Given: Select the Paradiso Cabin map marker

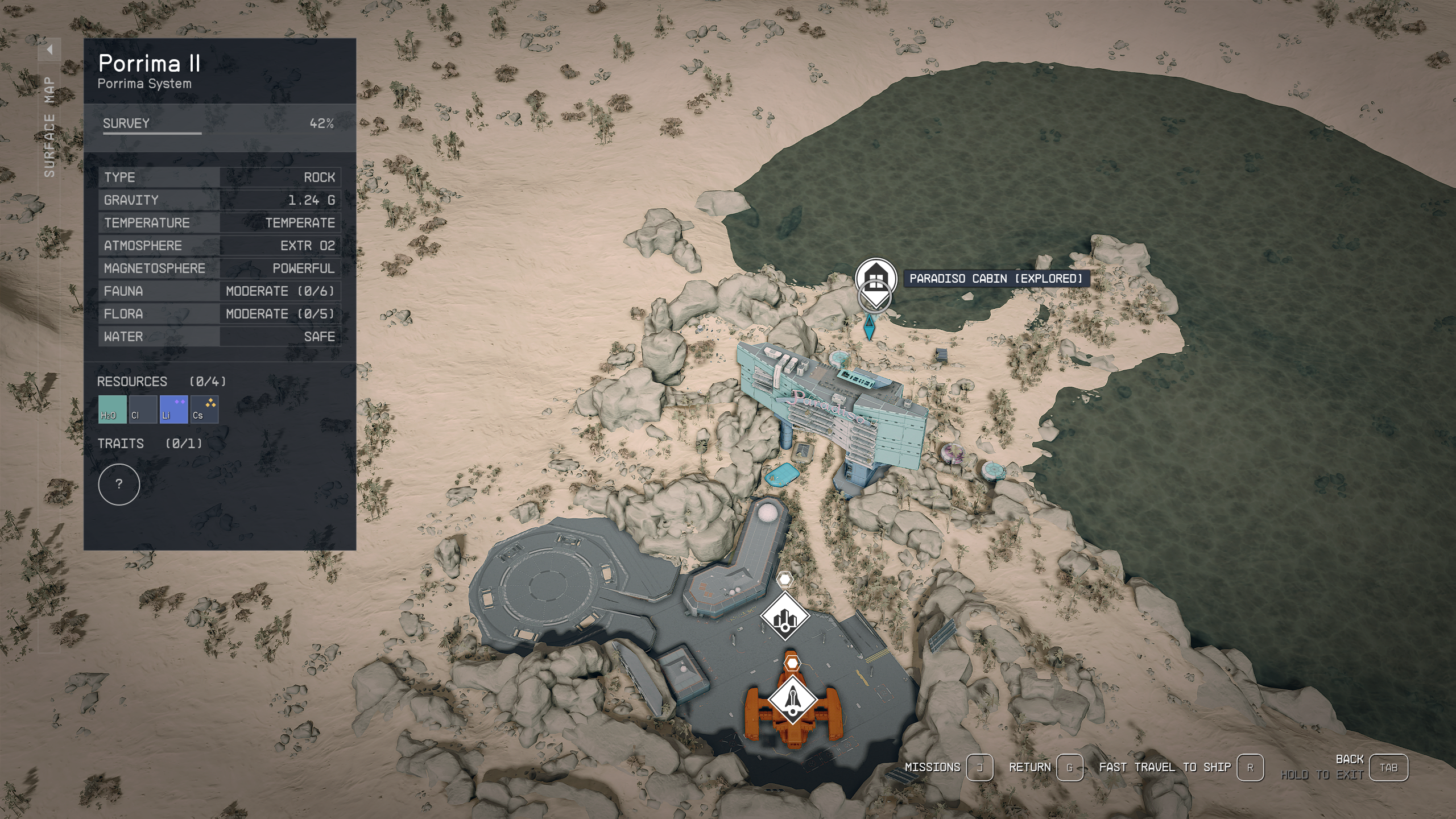Looking at the screenshot, I should [x=876, y=278].
